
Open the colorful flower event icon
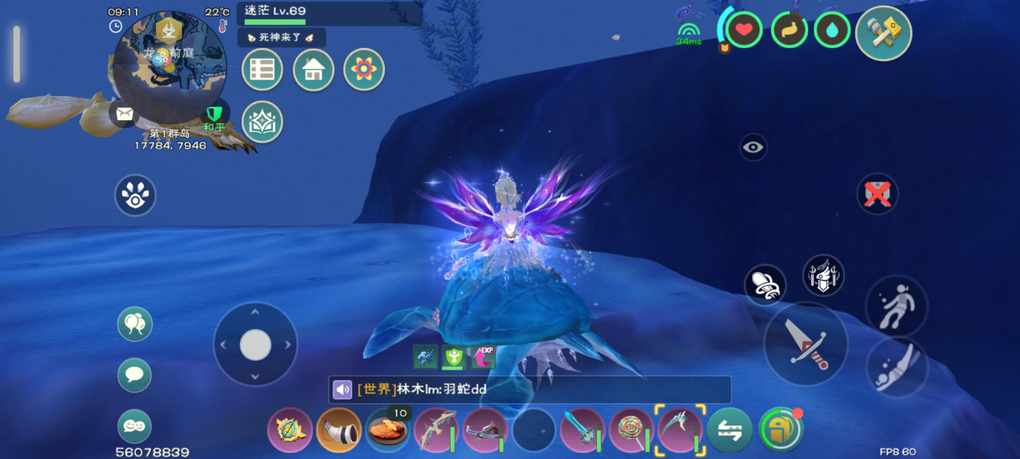point(364,69)
